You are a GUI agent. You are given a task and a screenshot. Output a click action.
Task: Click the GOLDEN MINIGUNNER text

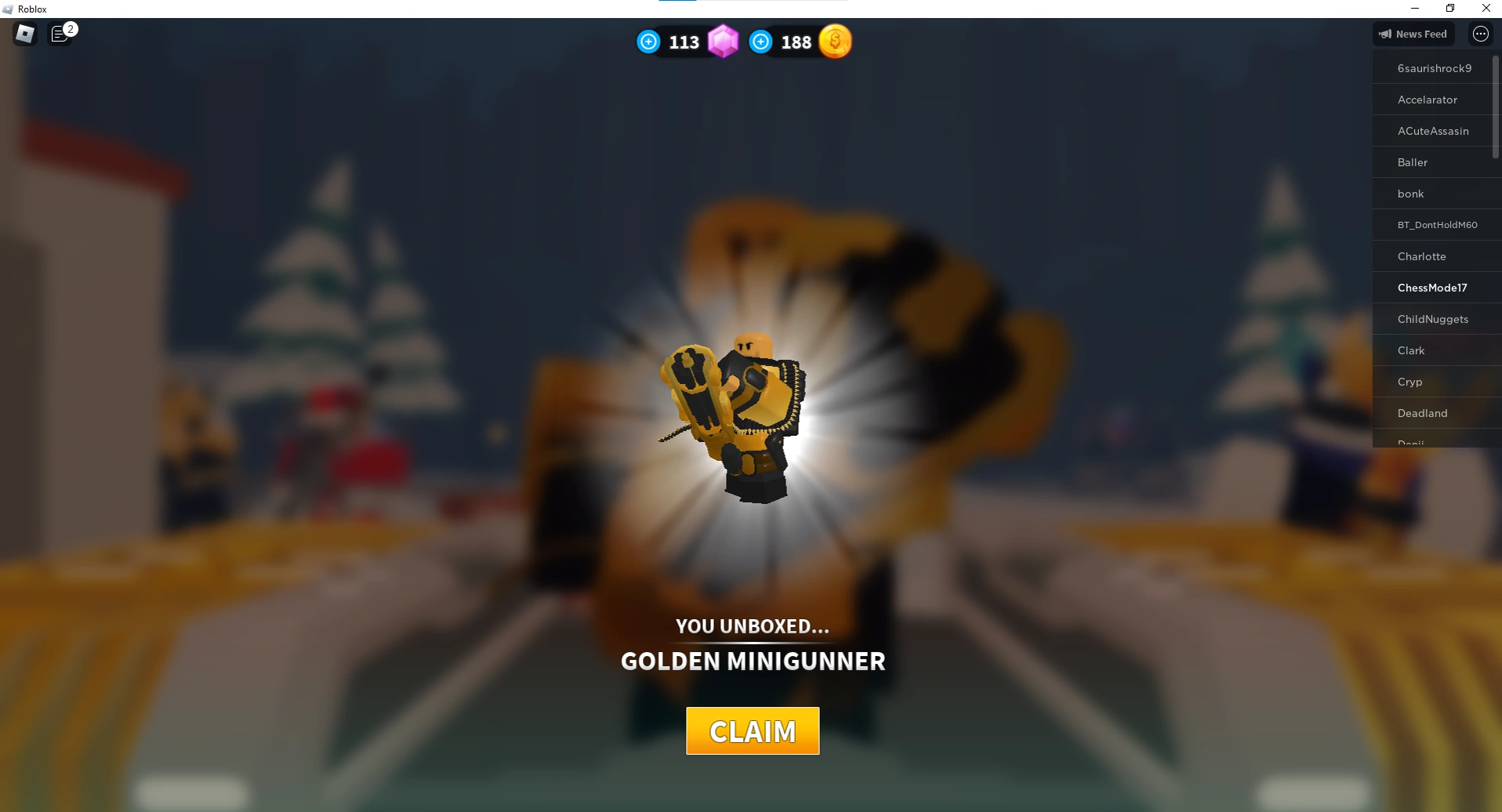point(753,661)
